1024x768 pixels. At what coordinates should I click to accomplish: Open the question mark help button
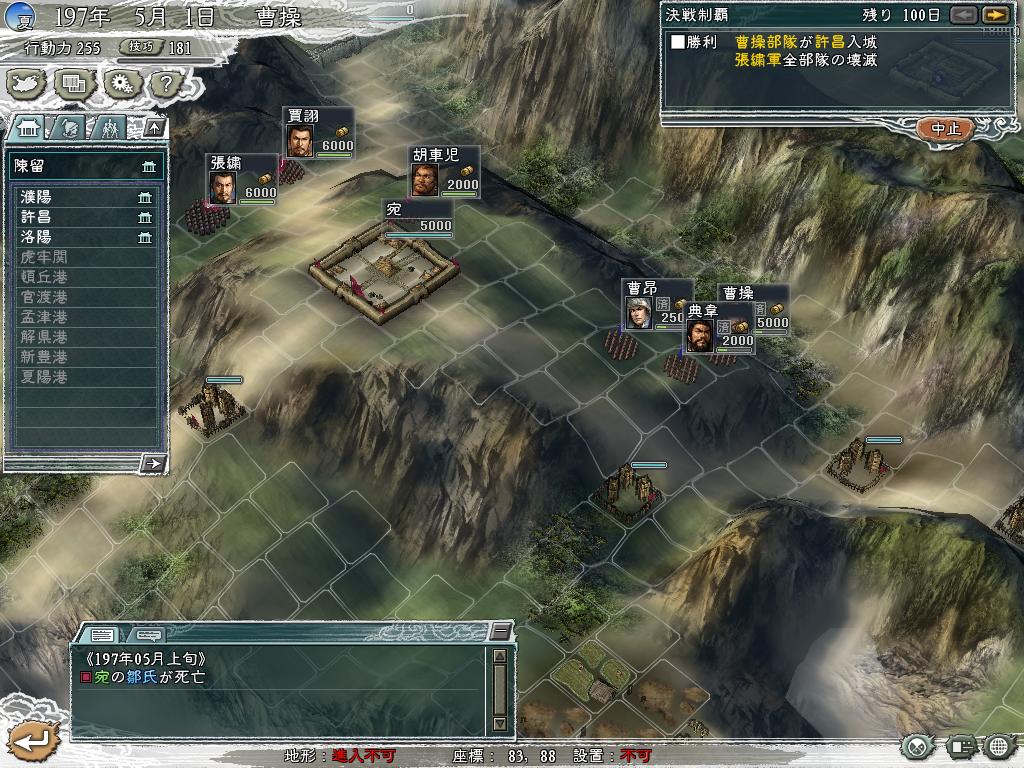tap(164, 84)
